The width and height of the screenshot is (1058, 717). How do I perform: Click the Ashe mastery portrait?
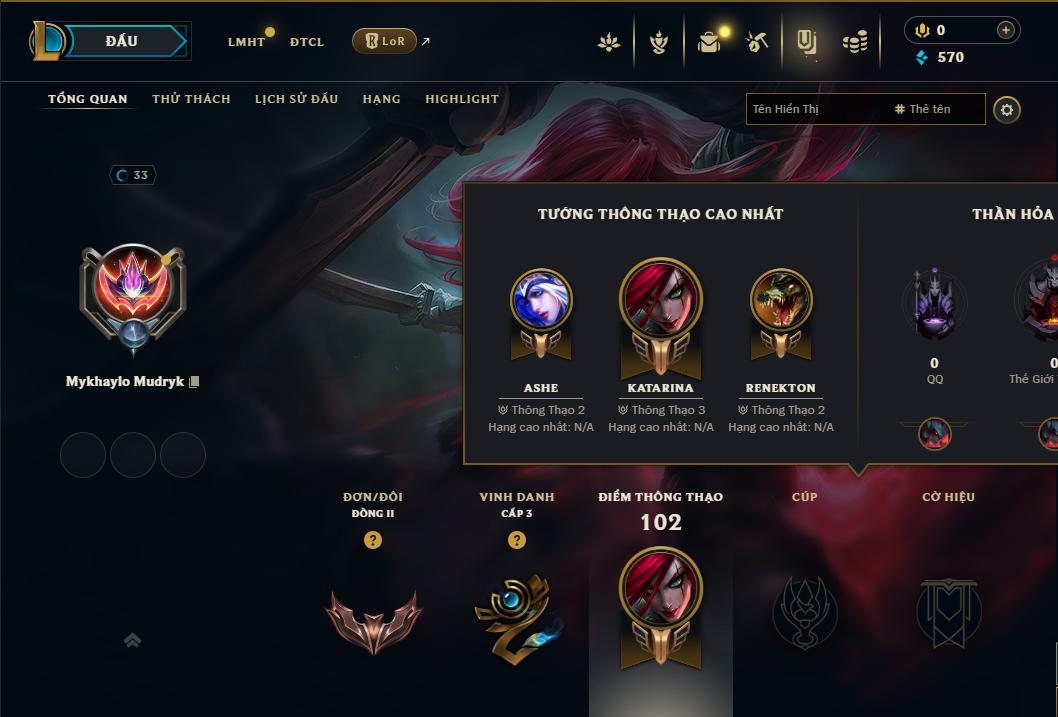tap(541, 300)
